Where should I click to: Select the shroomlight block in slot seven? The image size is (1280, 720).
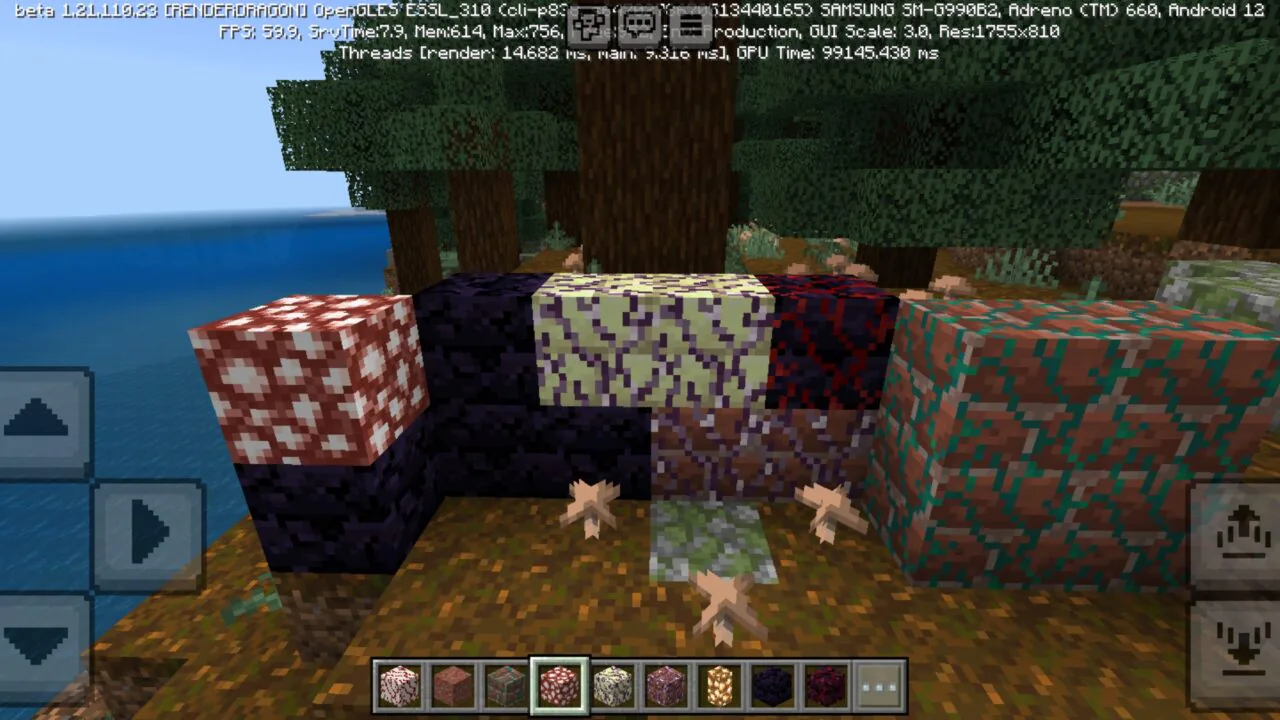718,686
